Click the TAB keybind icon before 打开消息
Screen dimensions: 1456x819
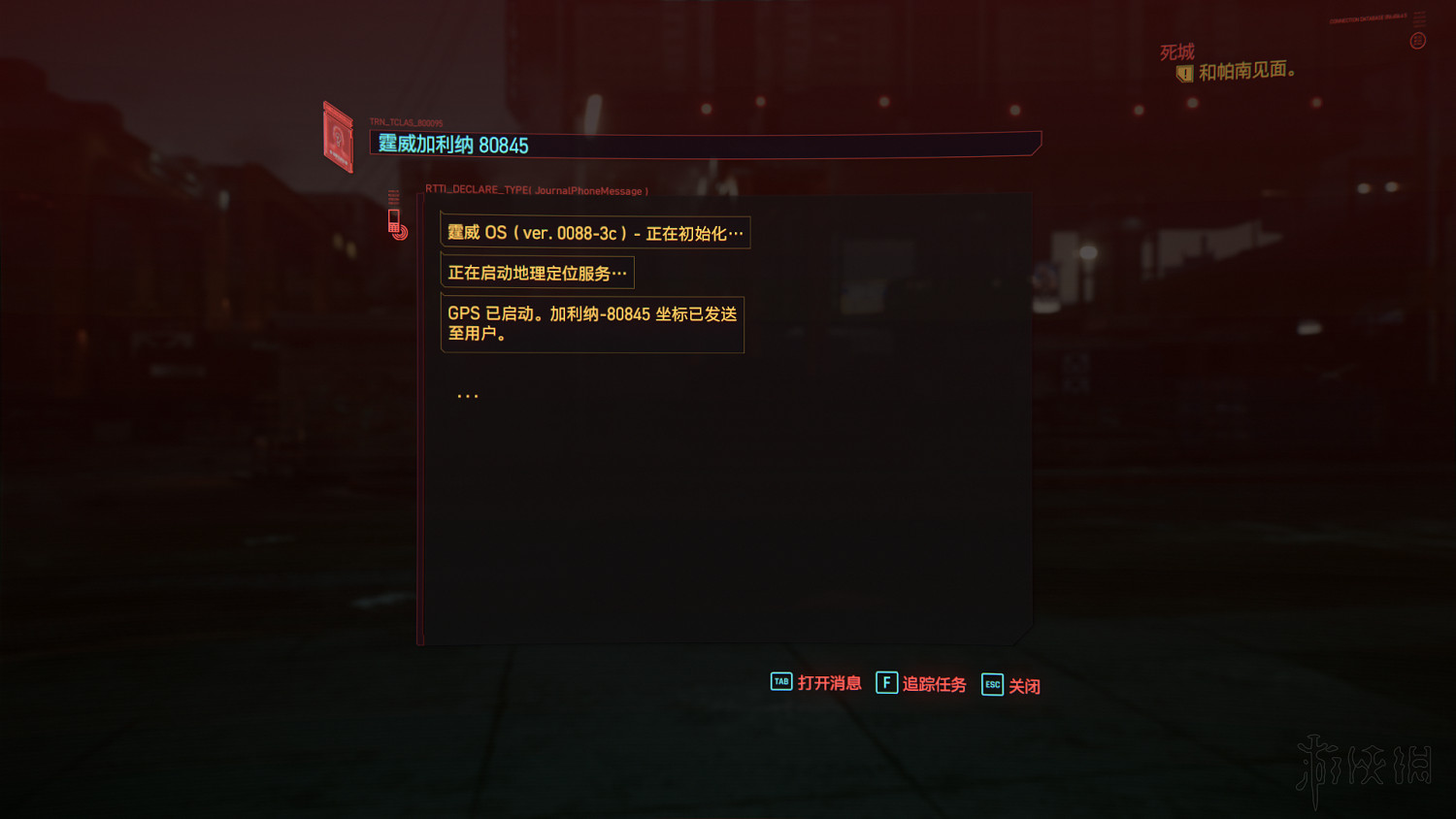pyautogui.click(x=780, y=682)
